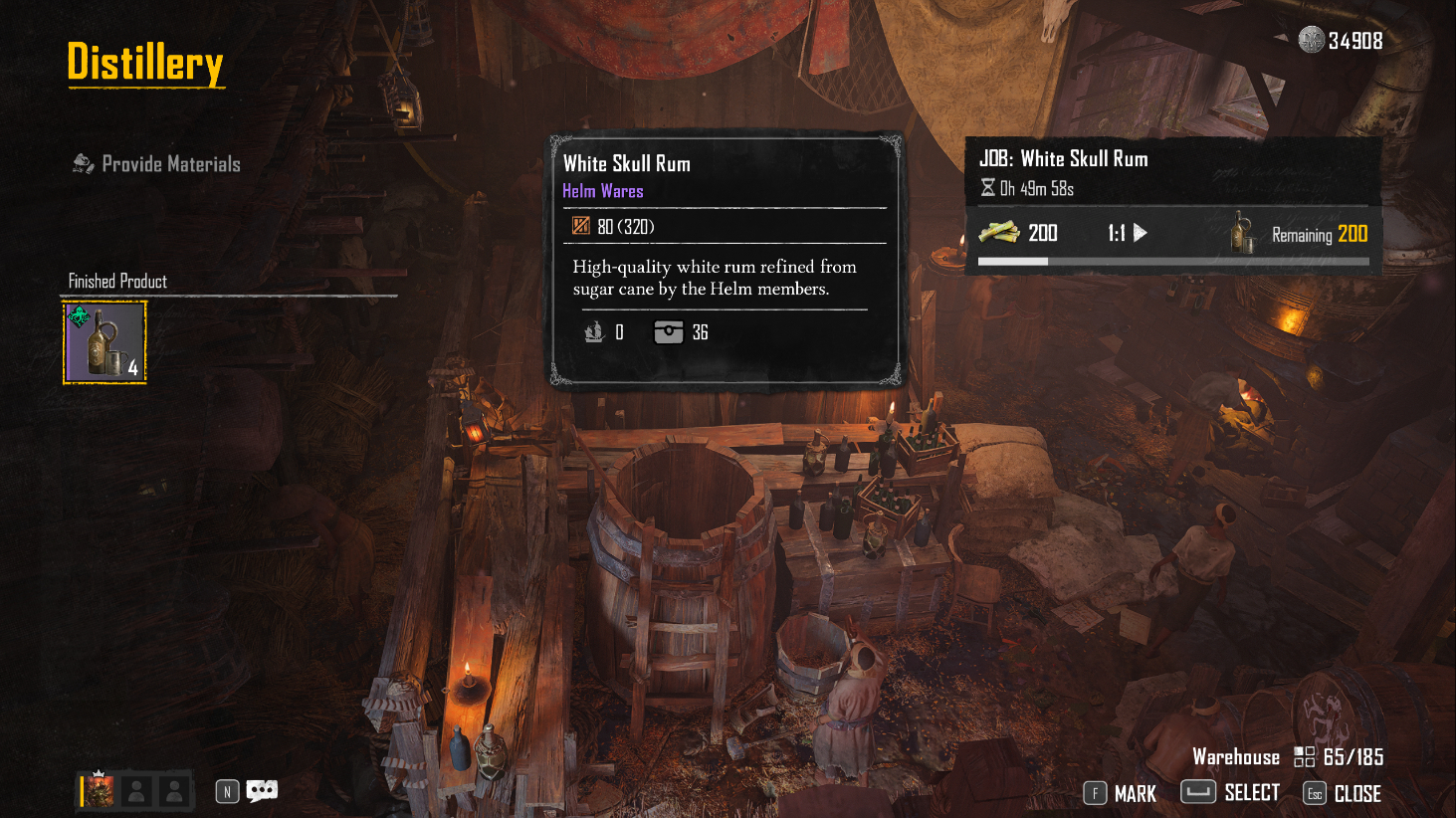
Task: Click the SELECT label
Action: tap(1251, 793)
